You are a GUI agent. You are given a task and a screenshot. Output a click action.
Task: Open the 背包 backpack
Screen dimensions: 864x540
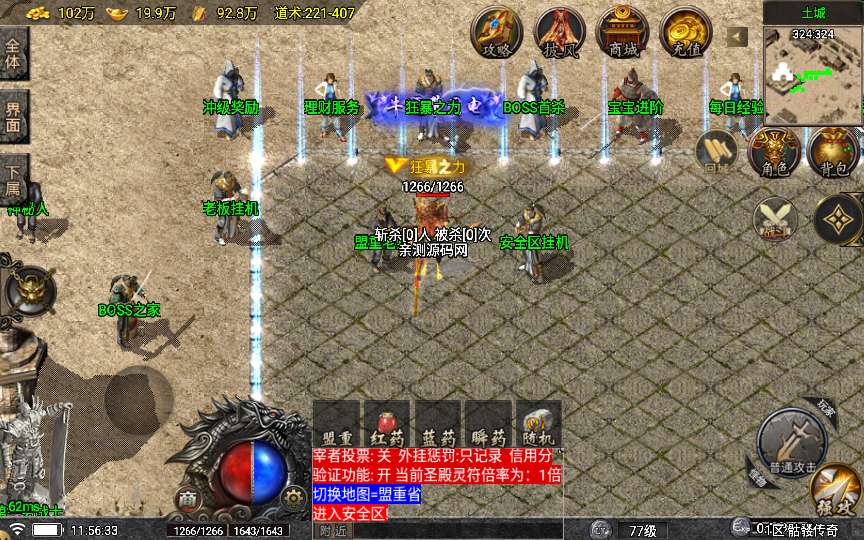[834, 152]
